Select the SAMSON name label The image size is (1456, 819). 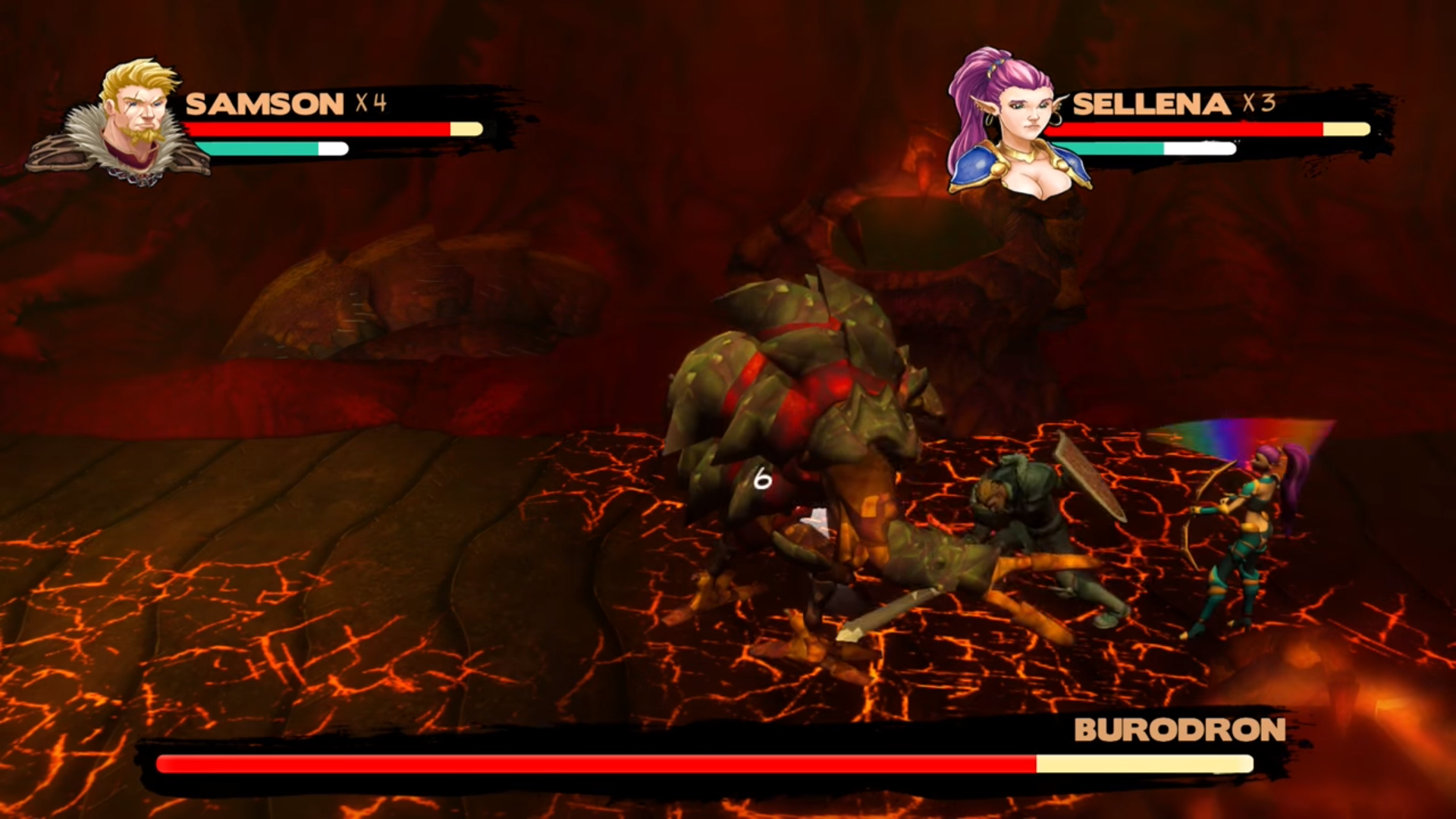265,104
